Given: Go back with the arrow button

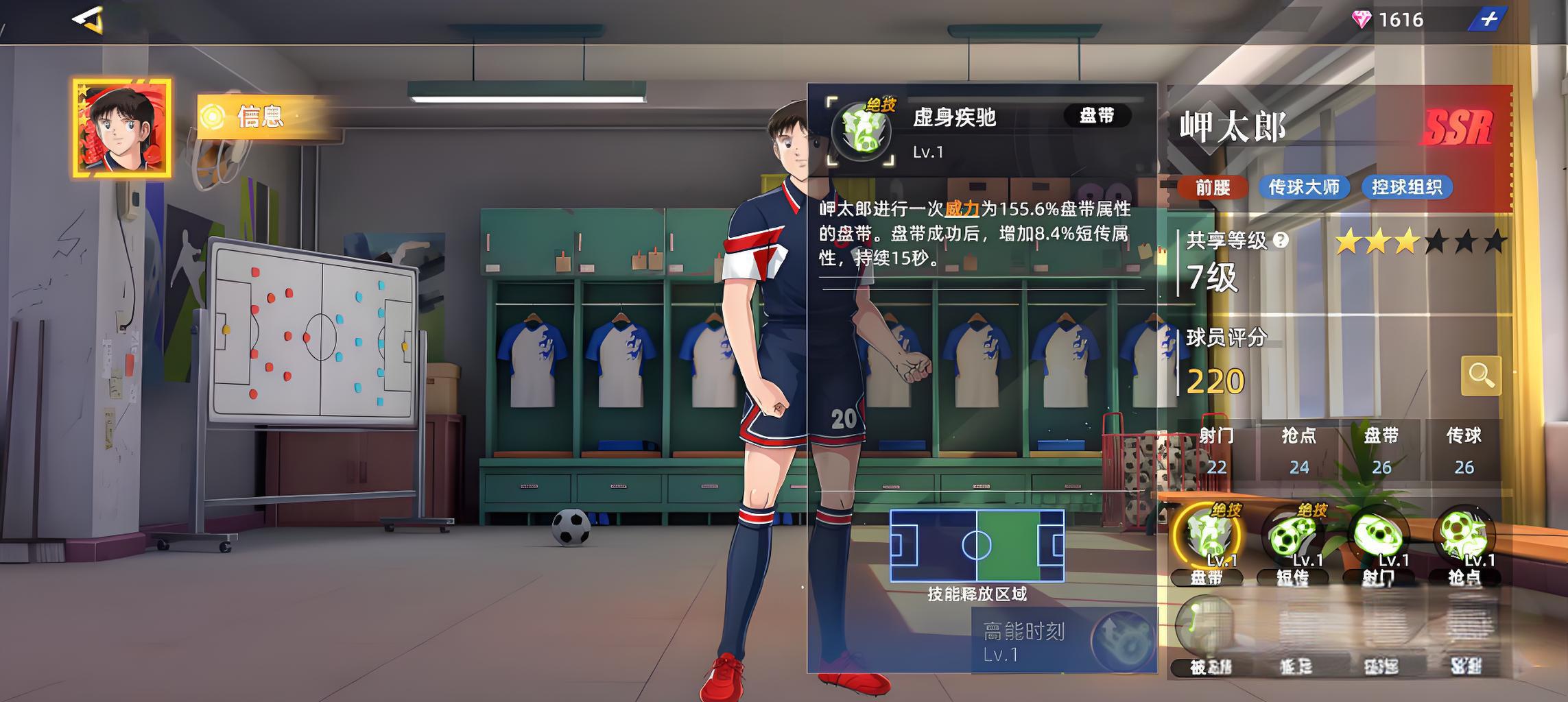Looking at the screenshot, I should 88,19.
